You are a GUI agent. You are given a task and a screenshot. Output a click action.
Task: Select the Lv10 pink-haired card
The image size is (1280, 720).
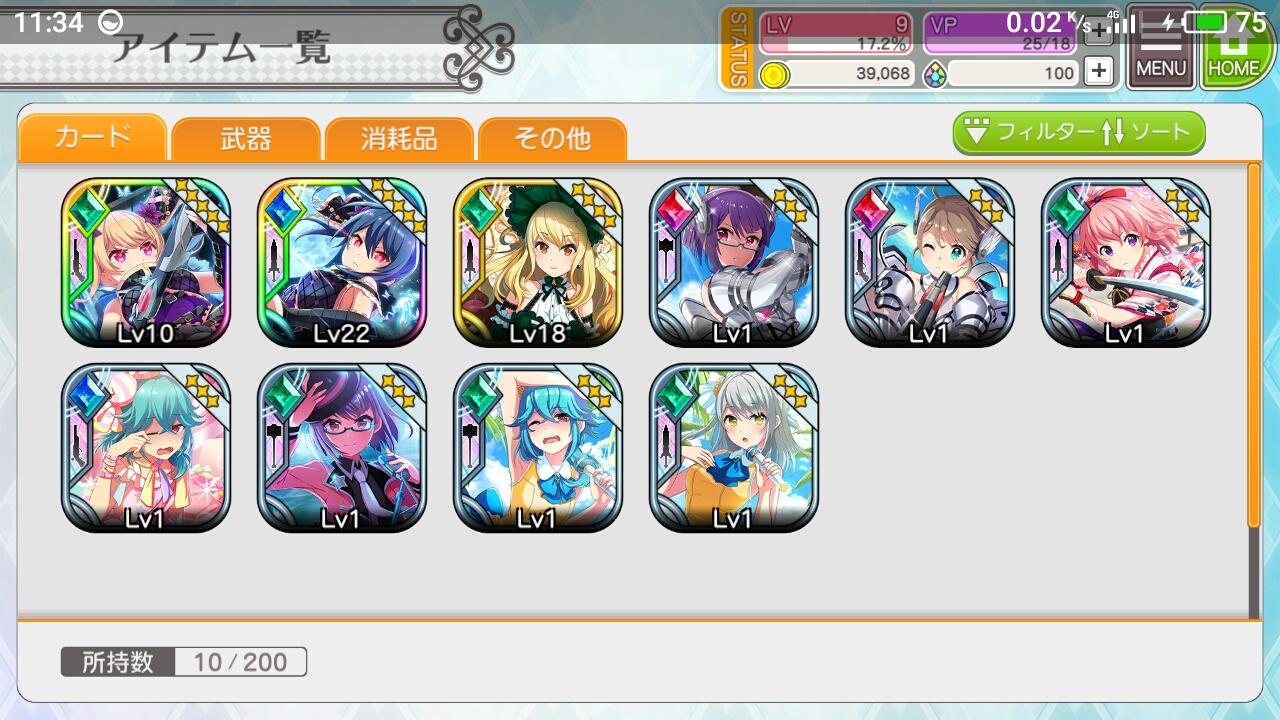[x=146, y=260]
